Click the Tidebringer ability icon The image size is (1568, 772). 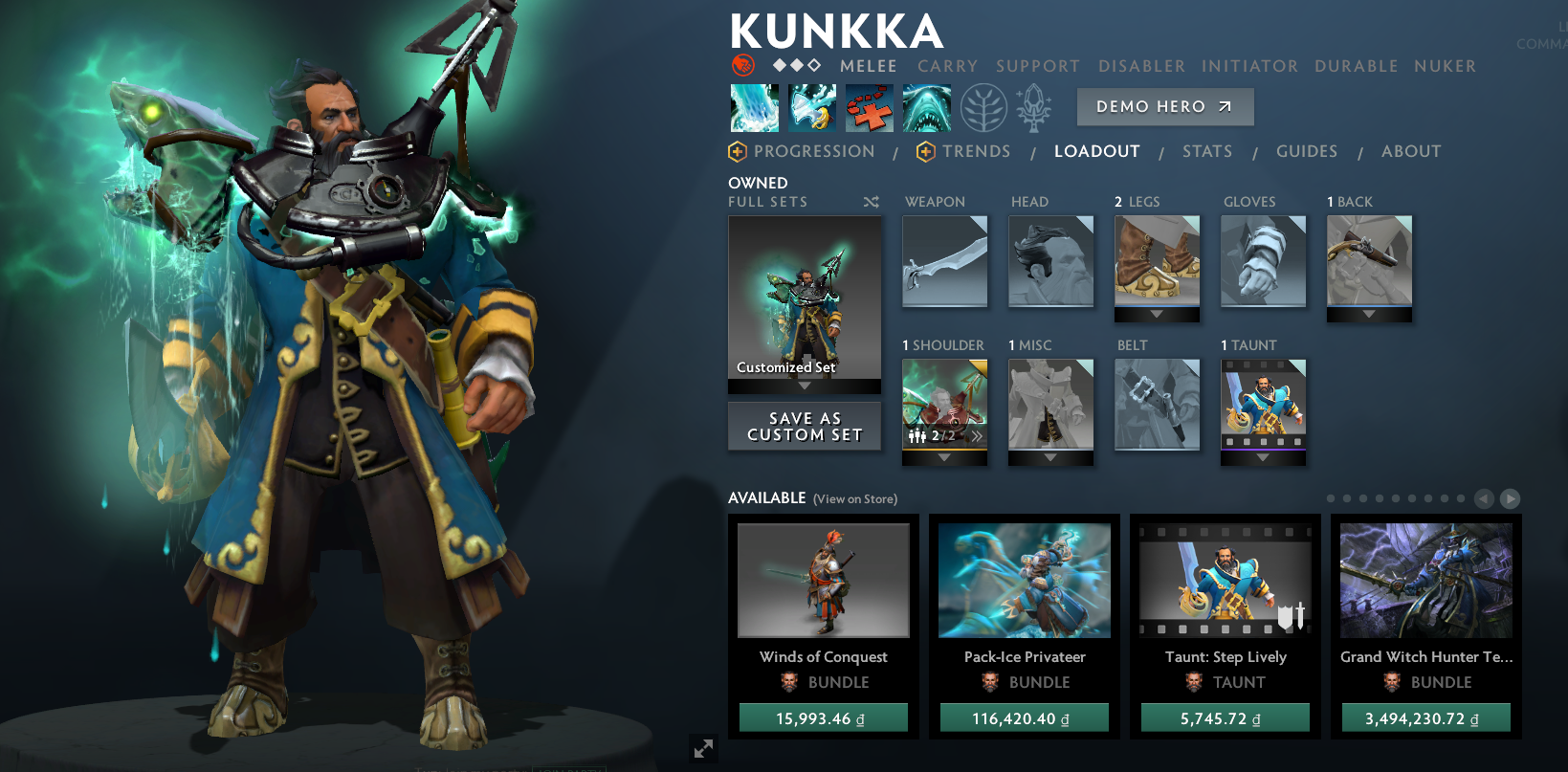[x=811, y=107]
